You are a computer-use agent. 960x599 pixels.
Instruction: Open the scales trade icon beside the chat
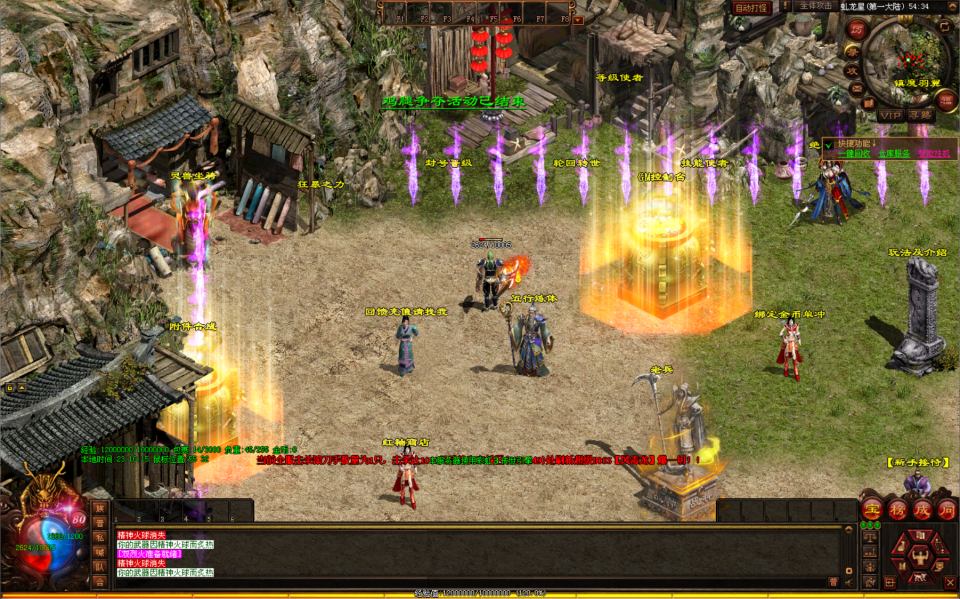(868, 538)
